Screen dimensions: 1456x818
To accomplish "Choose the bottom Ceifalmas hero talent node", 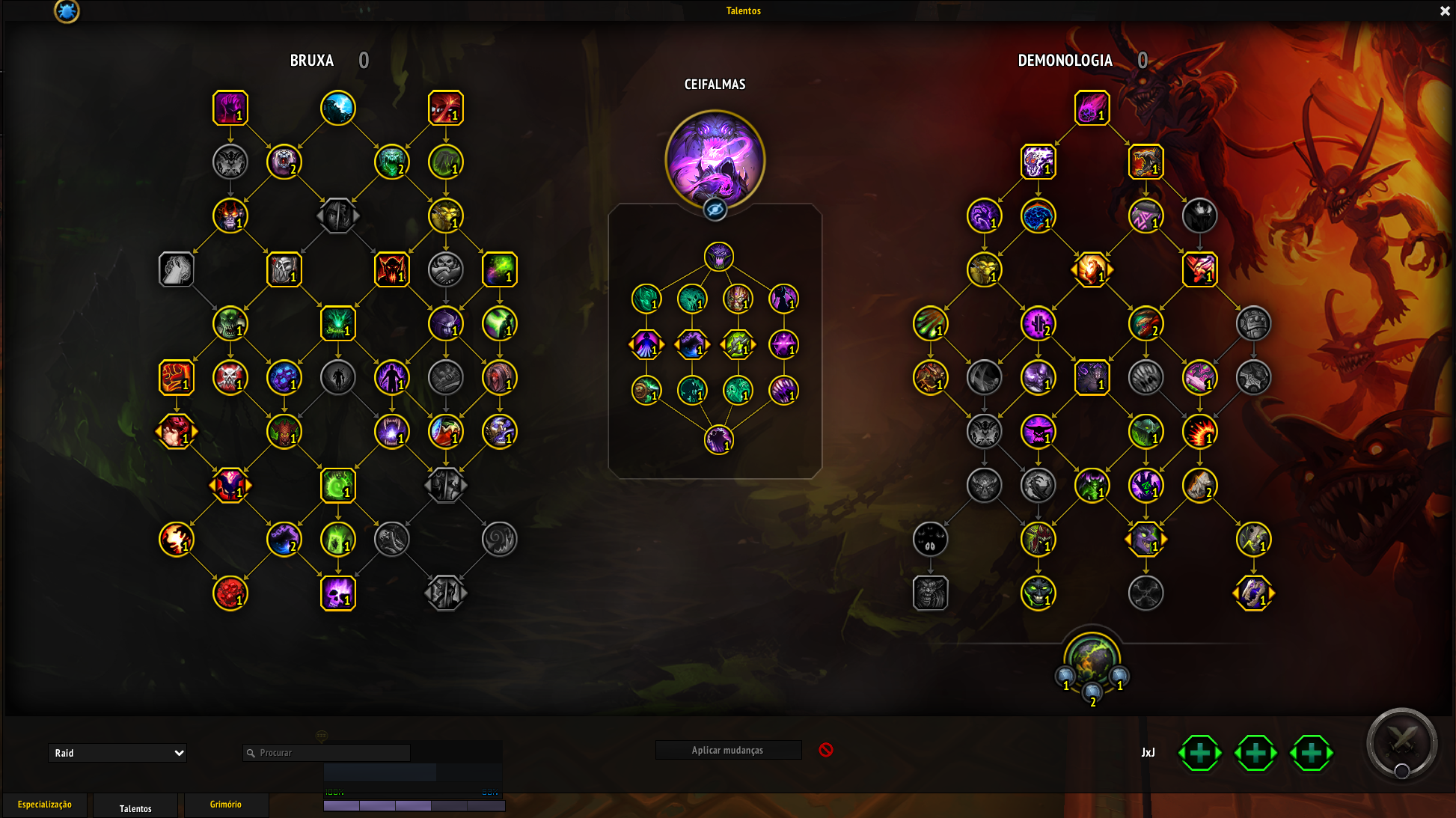I will (718, 440).
